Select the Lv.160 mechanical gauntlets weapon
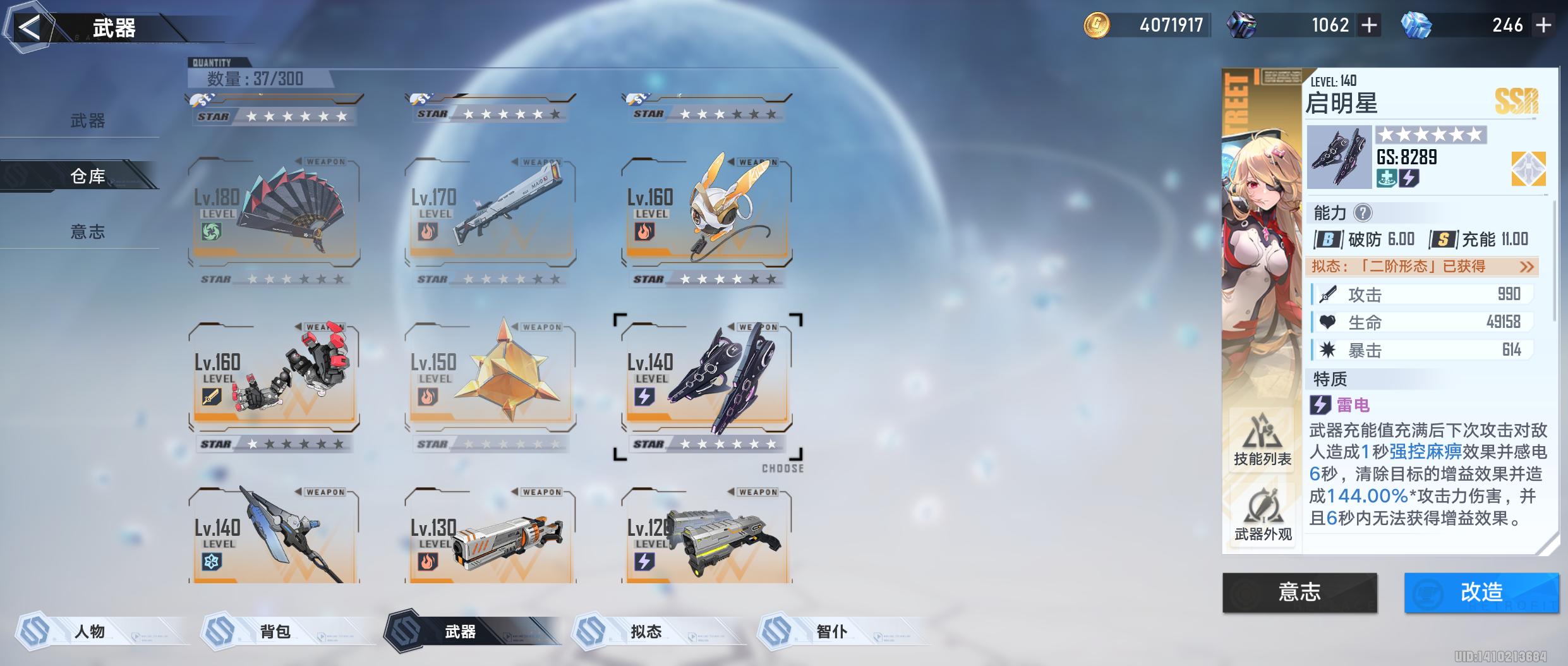1568x666 pixels. point(274,378)
